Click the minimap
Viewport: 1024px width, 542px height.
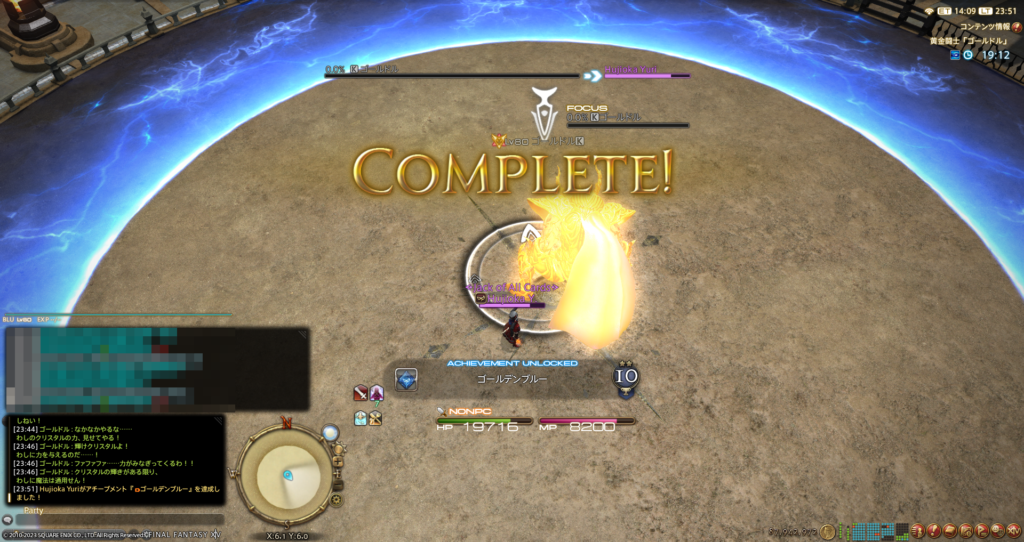287,473
